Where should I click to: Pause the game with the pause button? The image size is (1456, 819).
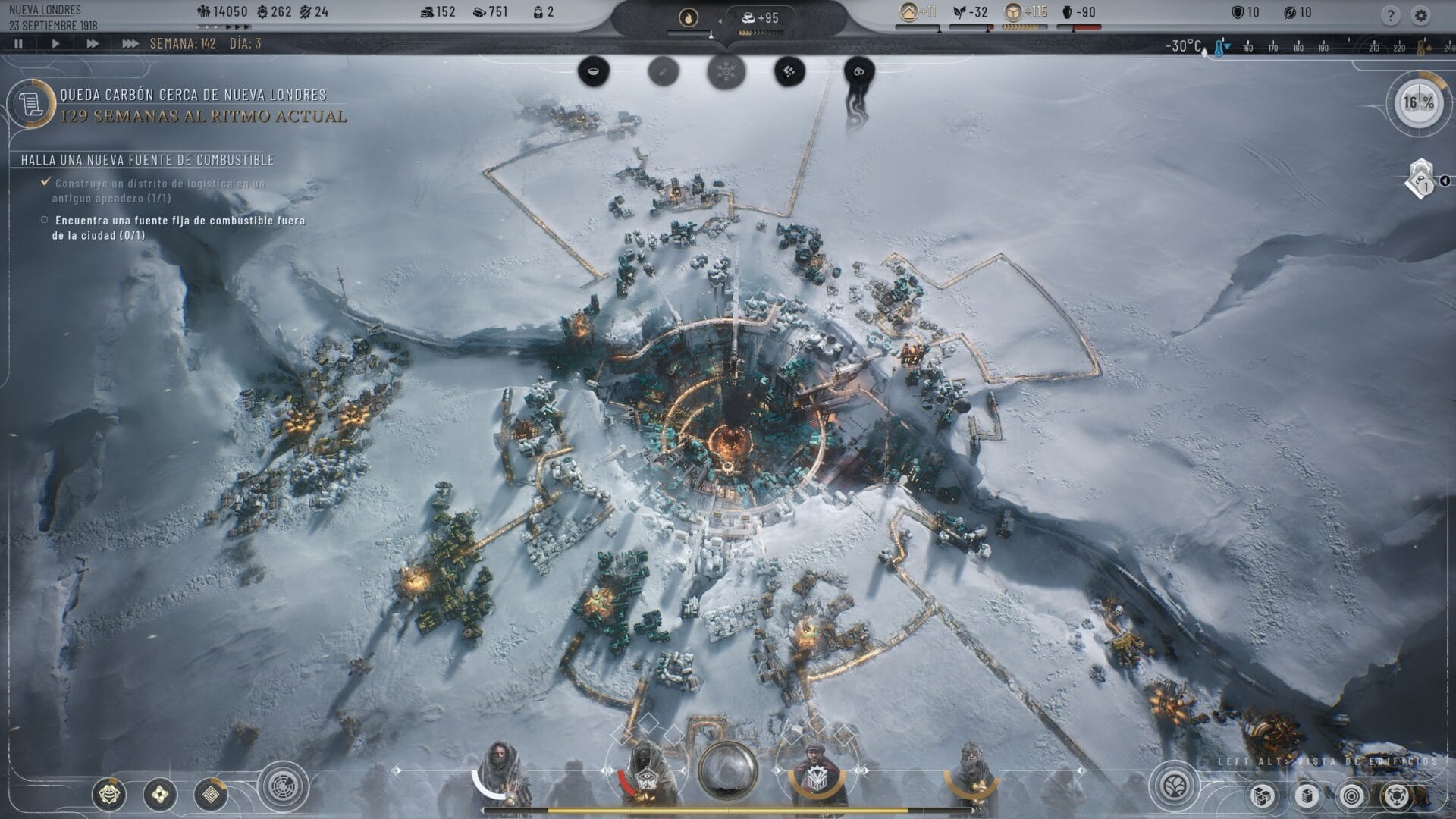tap(17, 43)
